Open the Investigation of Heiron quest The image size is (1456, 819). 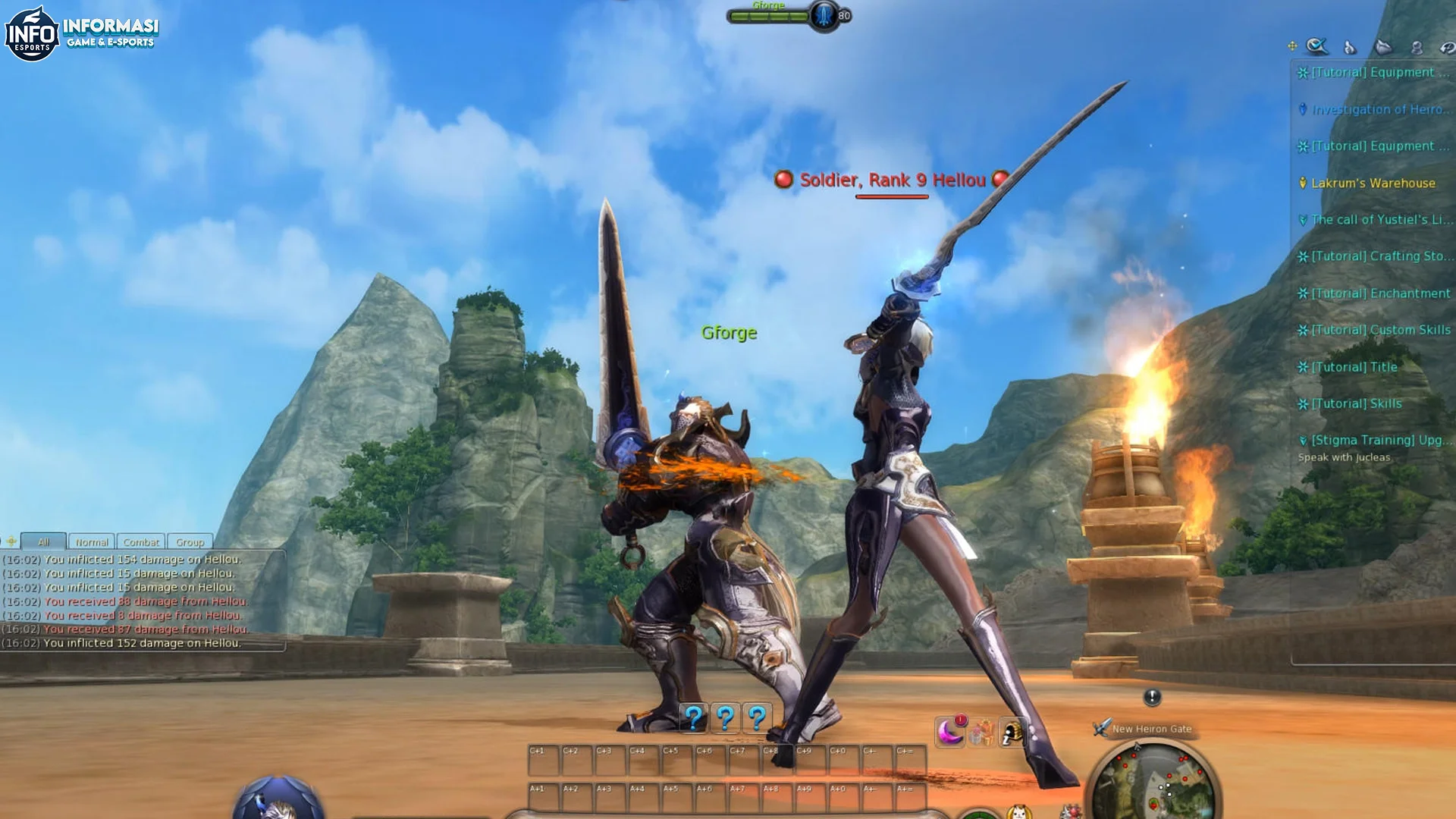[1380, 109]
